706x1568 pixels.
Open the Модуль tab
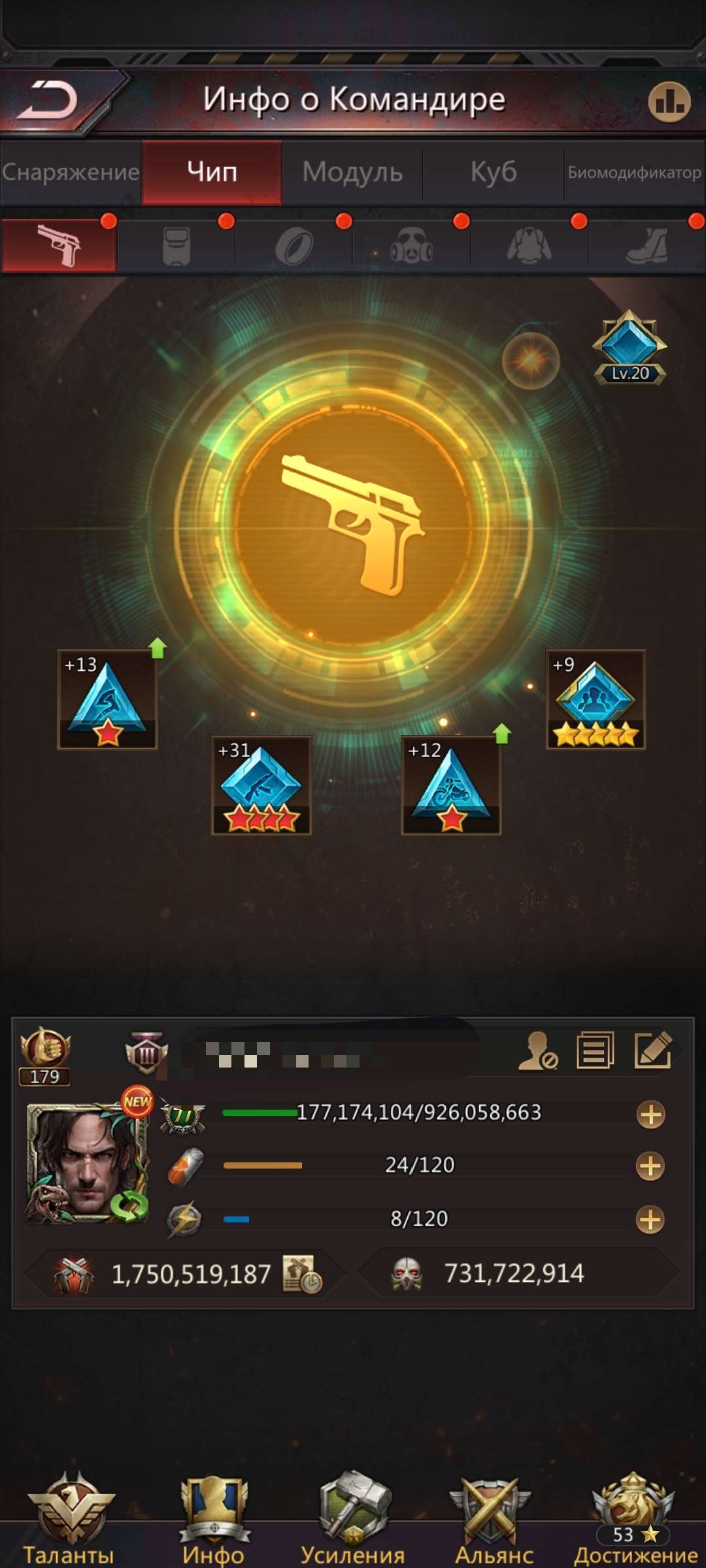352,172
